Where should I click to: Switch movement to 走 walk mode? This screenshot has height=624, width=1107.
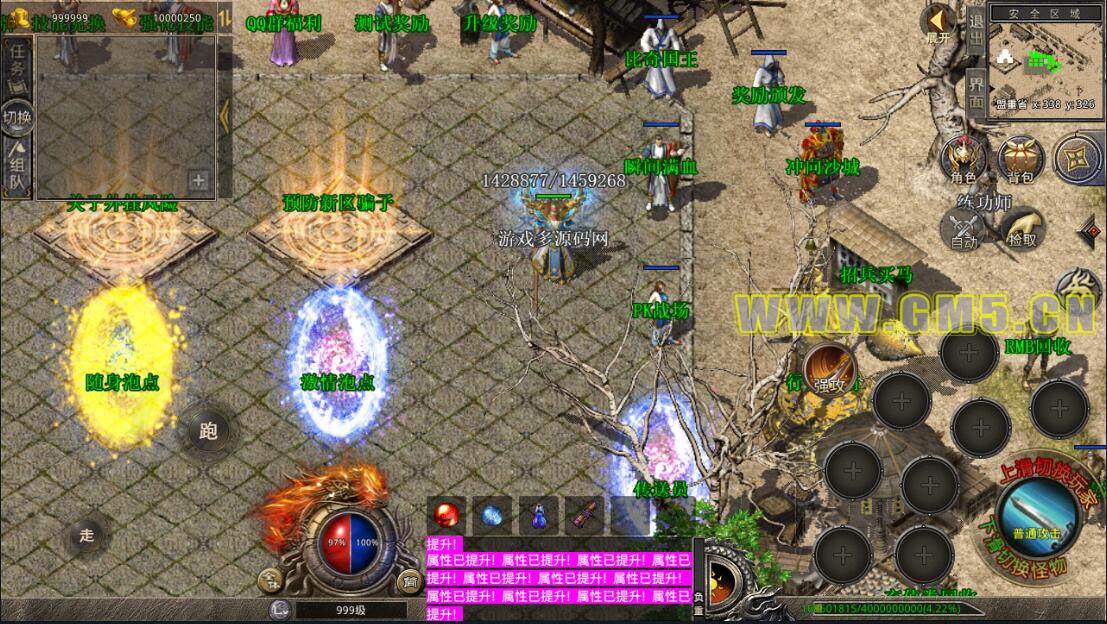pos(87,535)
